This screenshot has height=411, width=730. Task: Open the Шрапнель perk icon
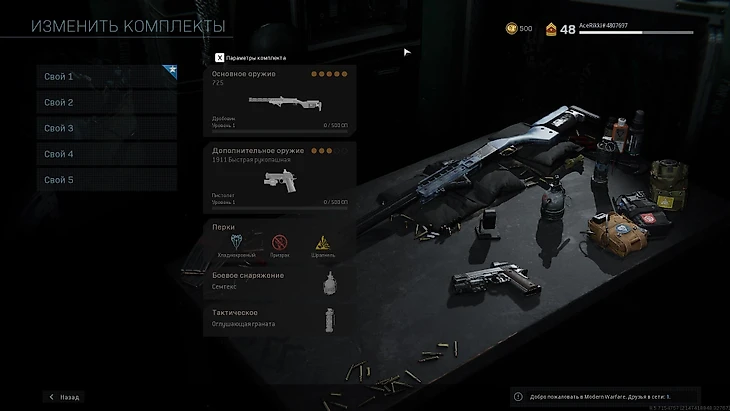pos(323,242)
